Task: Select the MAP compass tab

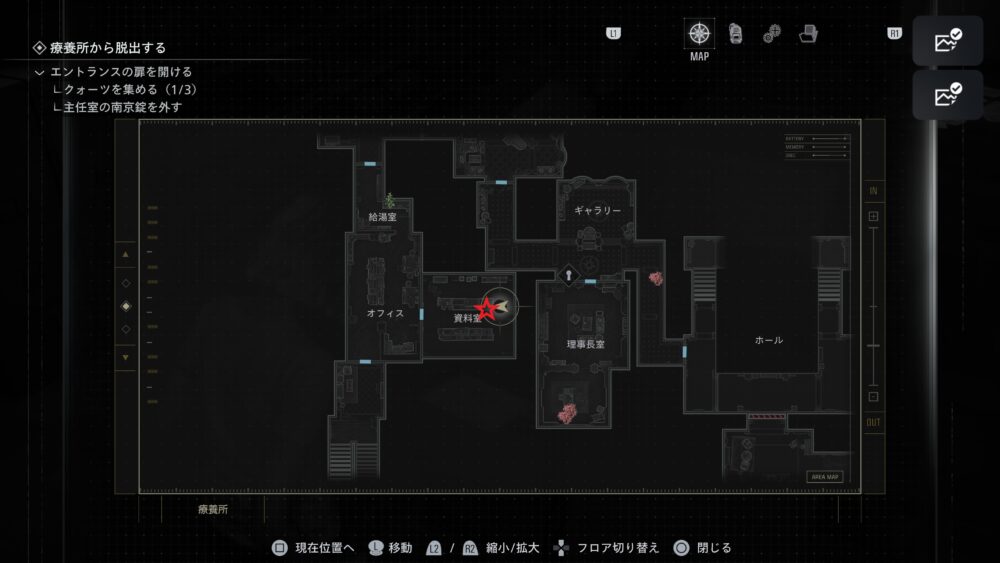Action: coord(699,33)
